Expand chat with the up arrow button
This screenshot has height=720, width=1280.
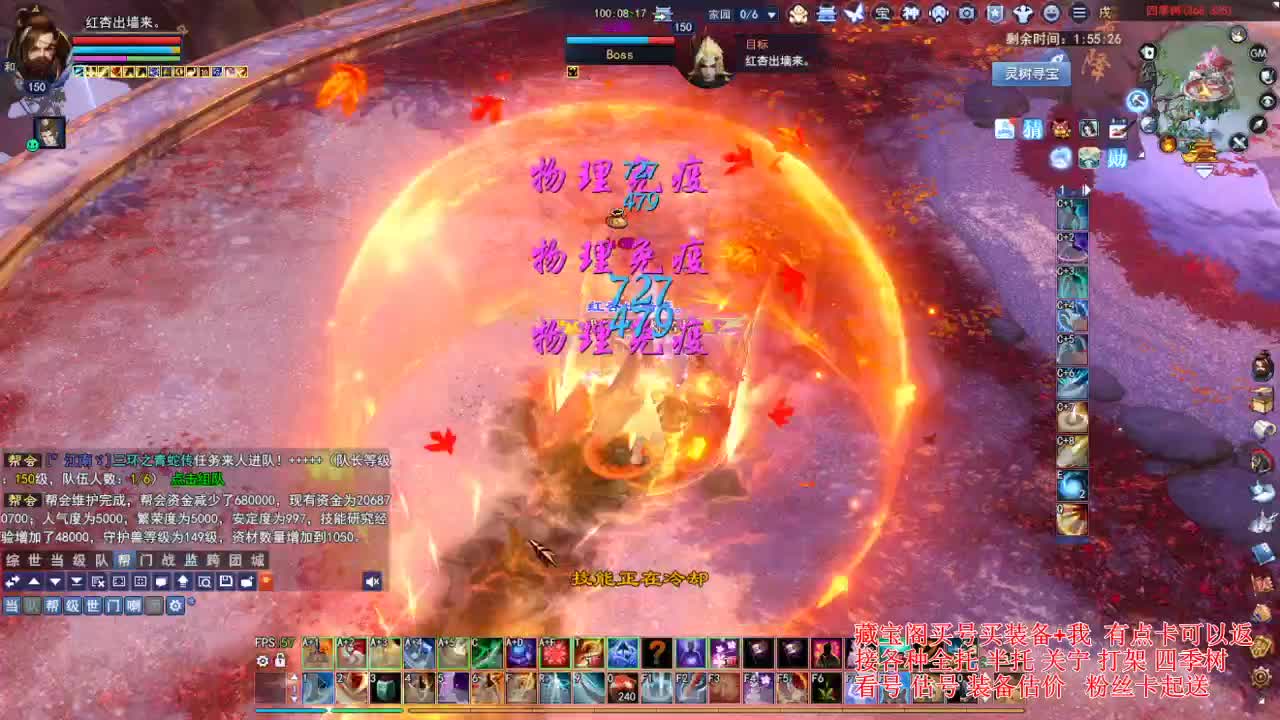(x=33, y=582)
